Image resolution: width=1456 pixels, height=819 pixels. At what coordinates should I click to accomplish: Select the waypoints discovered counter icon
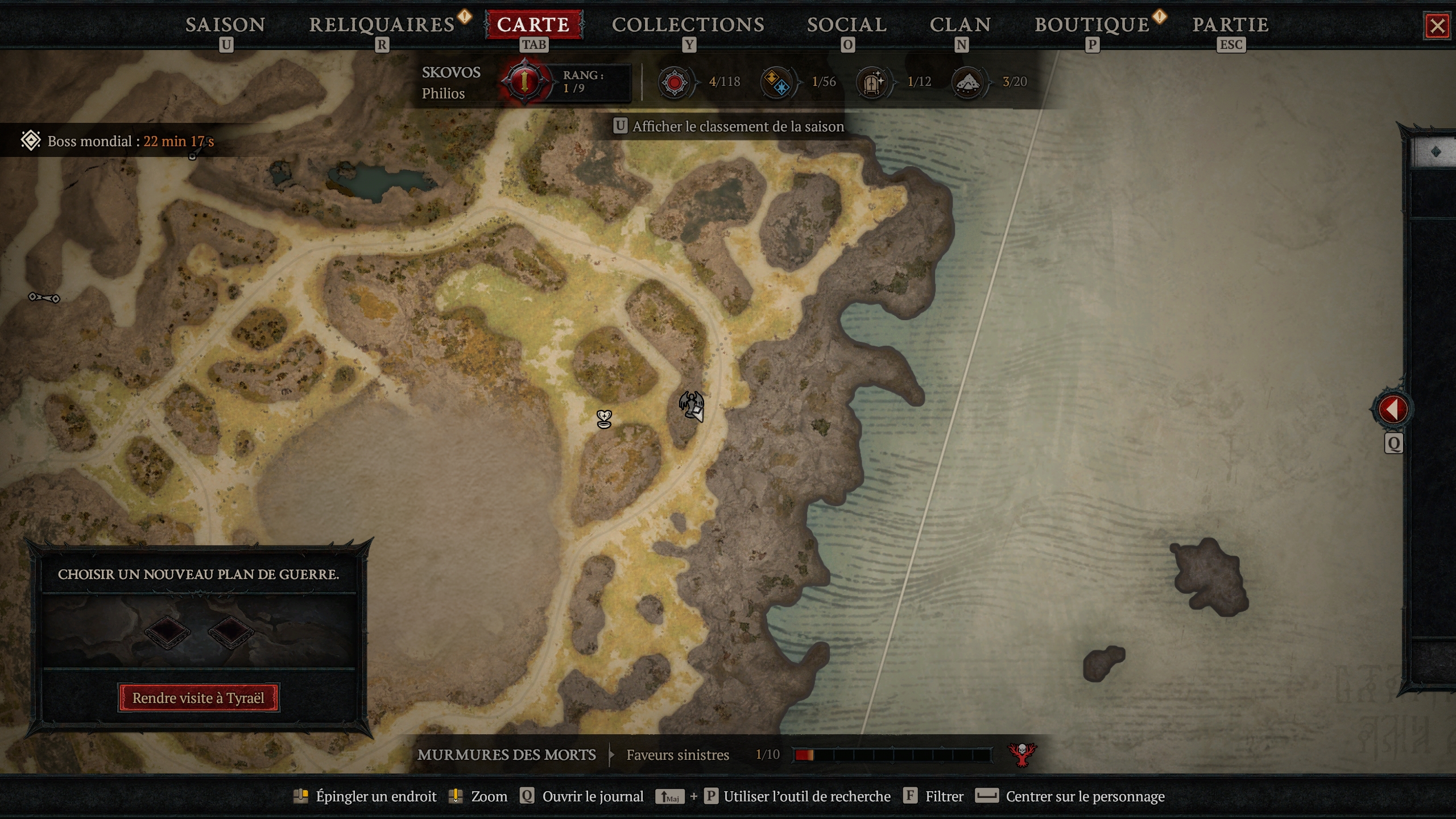pyautogui.click(x=778, y=81)
